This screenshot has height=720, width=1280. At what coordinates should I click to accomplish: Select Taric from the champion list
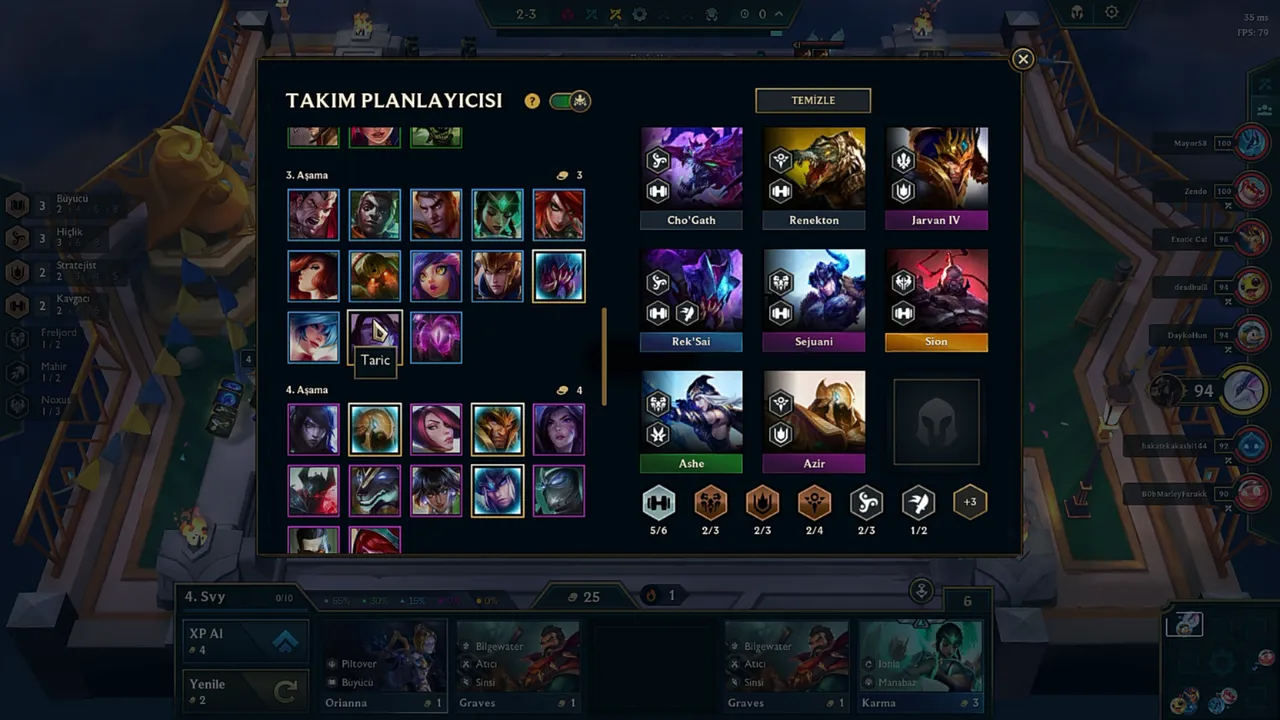pyautogui.click(x=374, y=337)
